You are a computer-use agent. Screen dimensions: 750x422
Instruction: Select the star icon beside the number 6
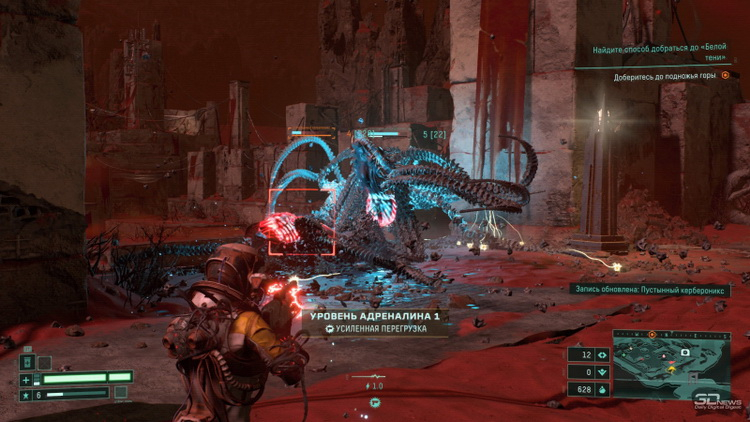click(26, 395)
